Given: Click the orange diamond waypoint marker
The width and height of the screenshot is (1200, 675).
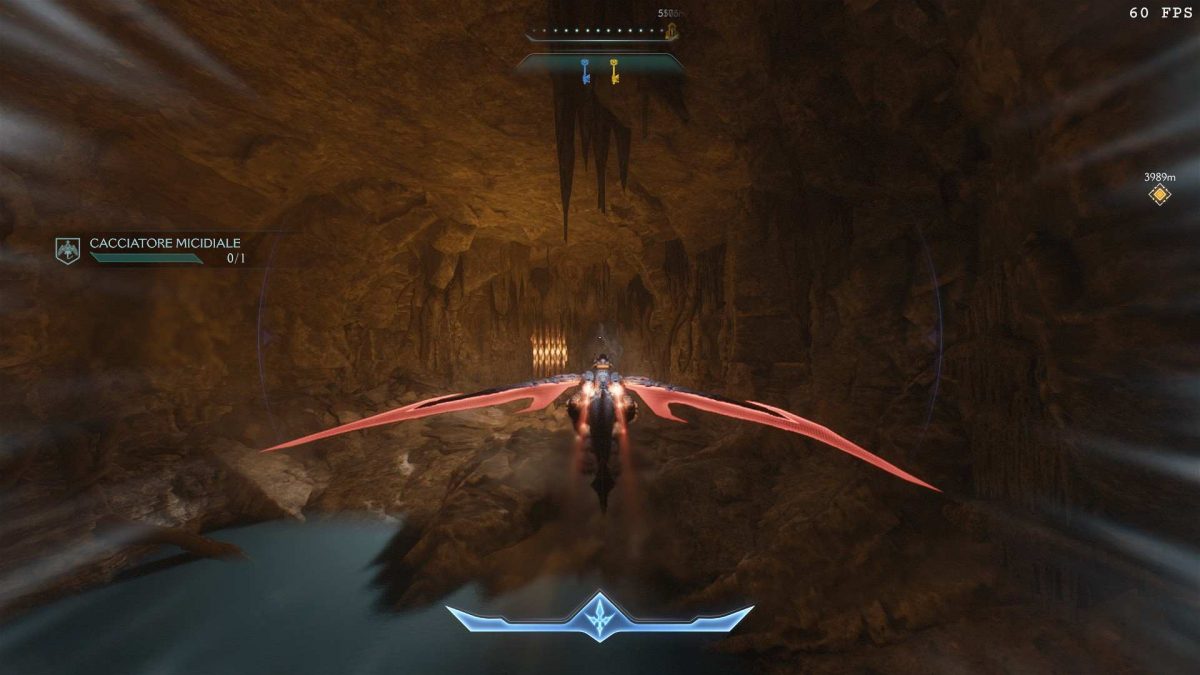Looking at the screenshot, I should tap(1159, 194).
